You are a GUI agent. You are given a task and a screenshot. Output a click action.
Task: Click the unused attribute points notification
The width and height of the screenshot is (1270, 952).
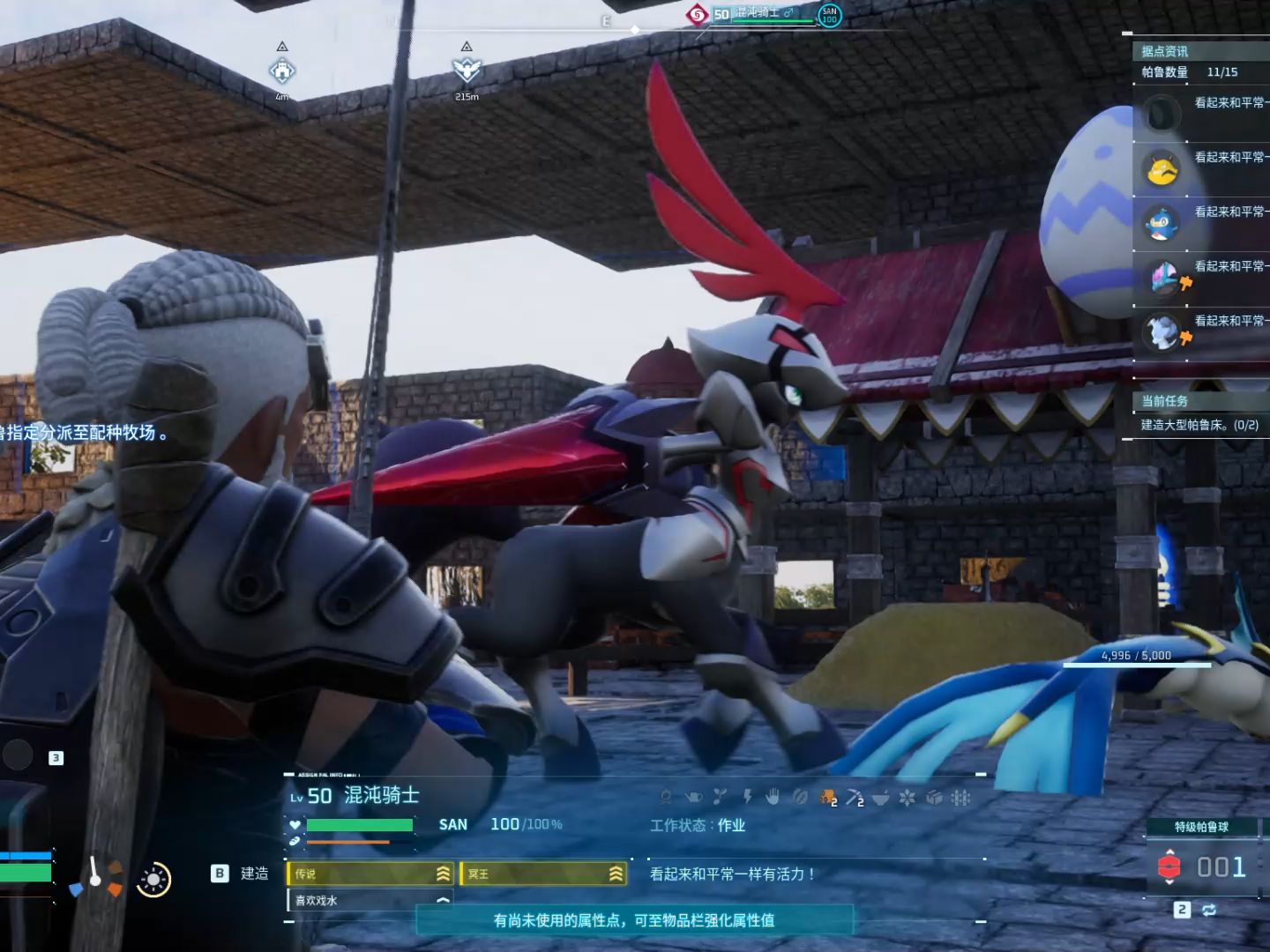point(634,920)
